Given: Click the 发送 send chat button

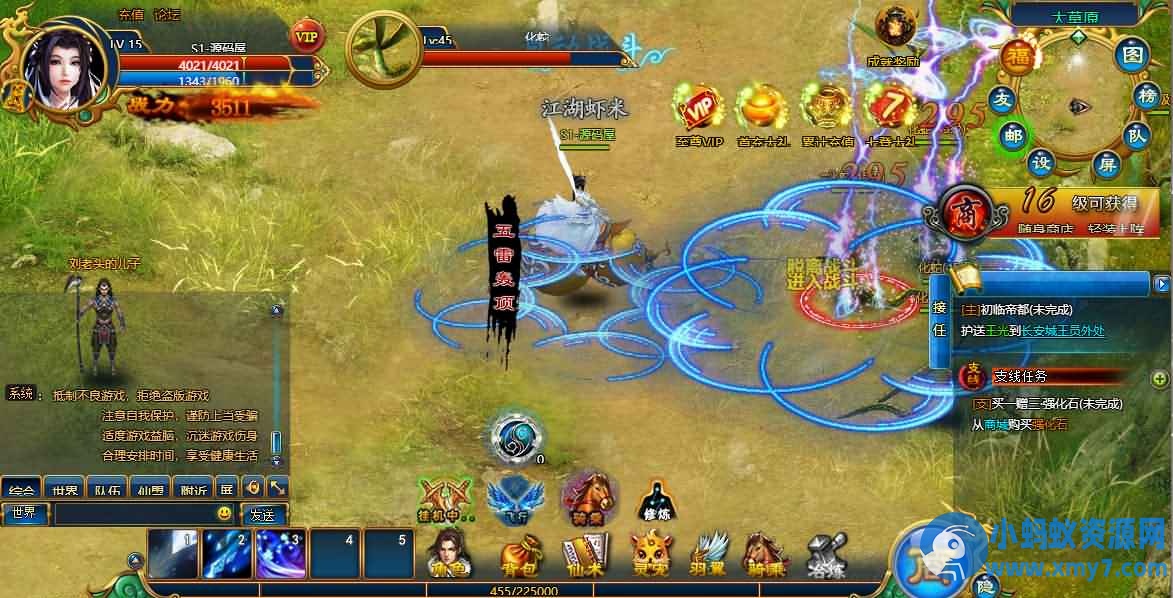Looking at the screenshot, I should (263, 514).
